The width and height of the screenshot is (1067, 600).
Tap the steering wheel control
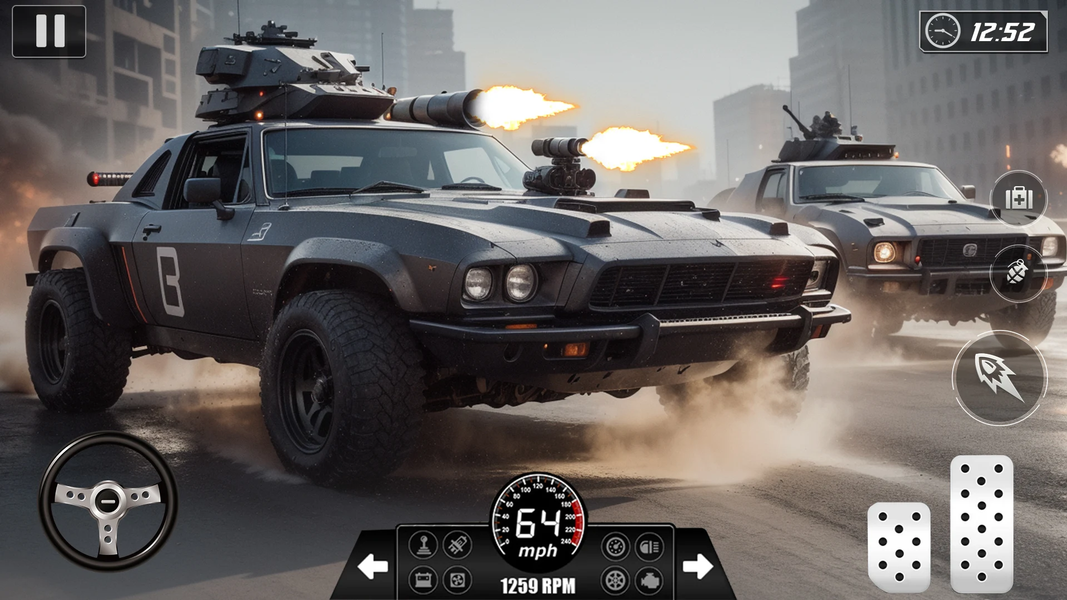coord(108,501)
